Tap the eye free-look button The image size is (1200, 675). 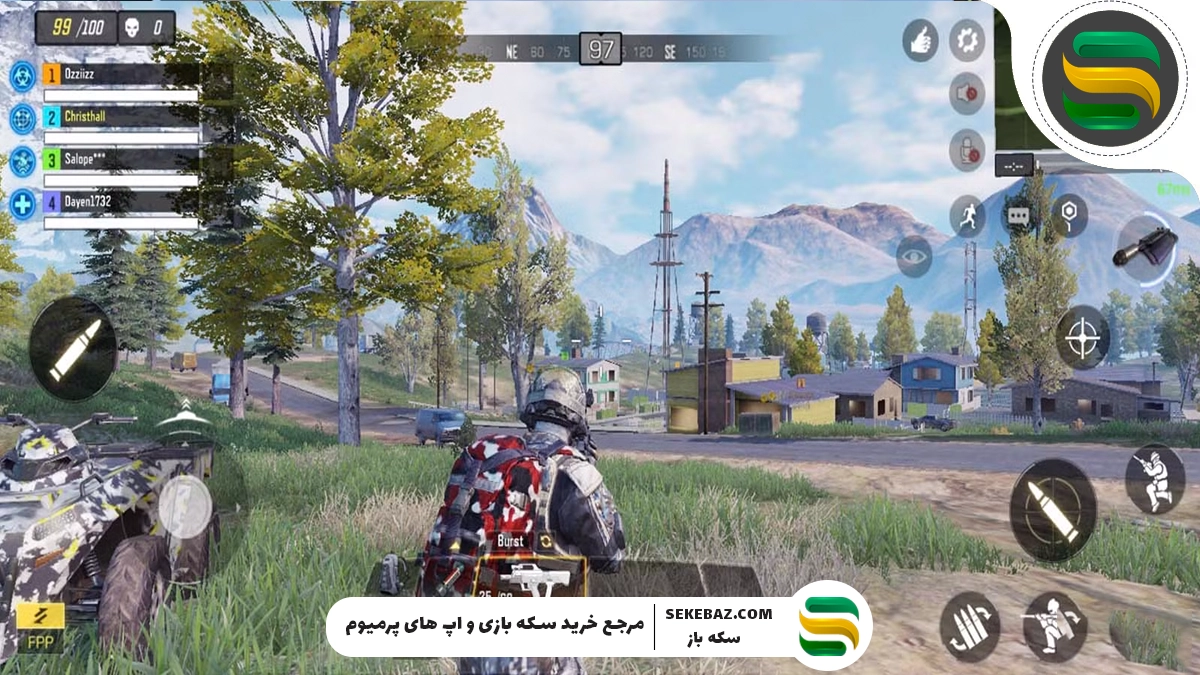tap(914, 257)
